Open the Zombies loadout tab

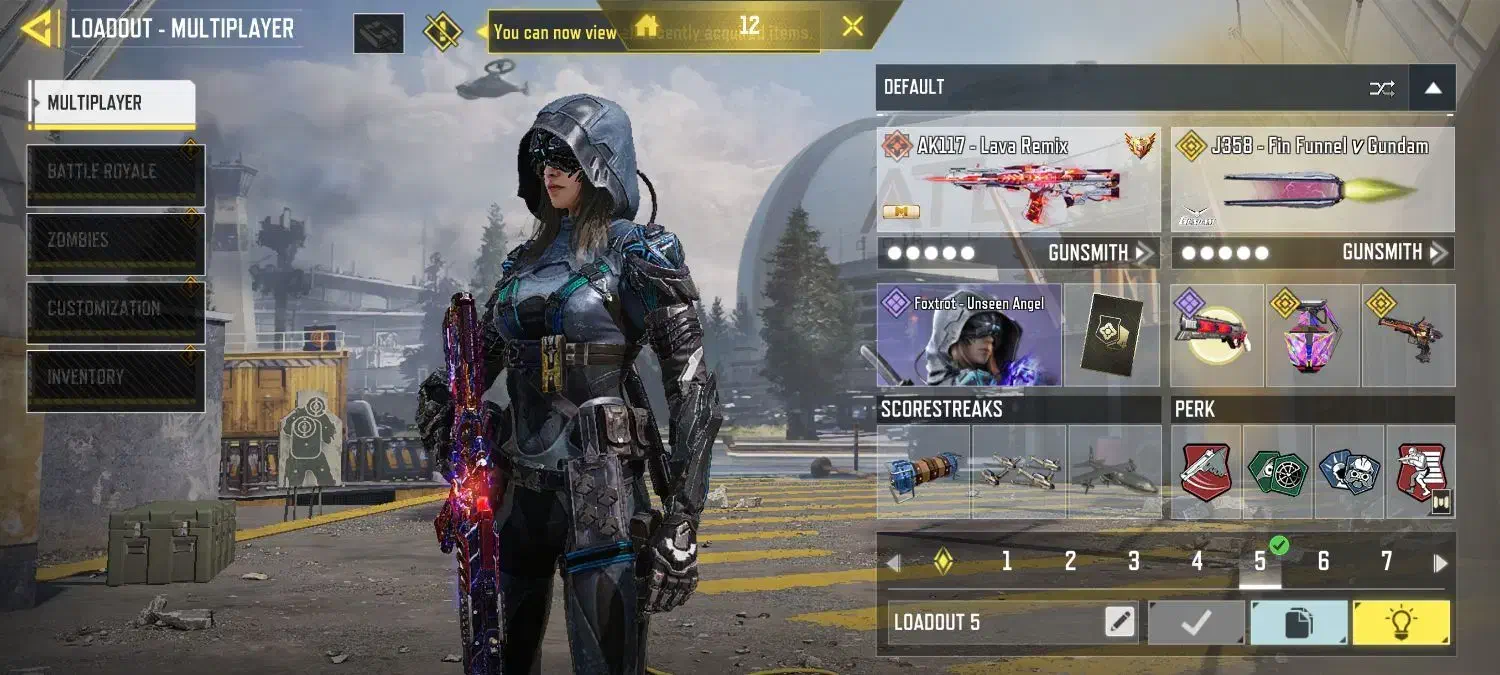[x=116, y=242]
